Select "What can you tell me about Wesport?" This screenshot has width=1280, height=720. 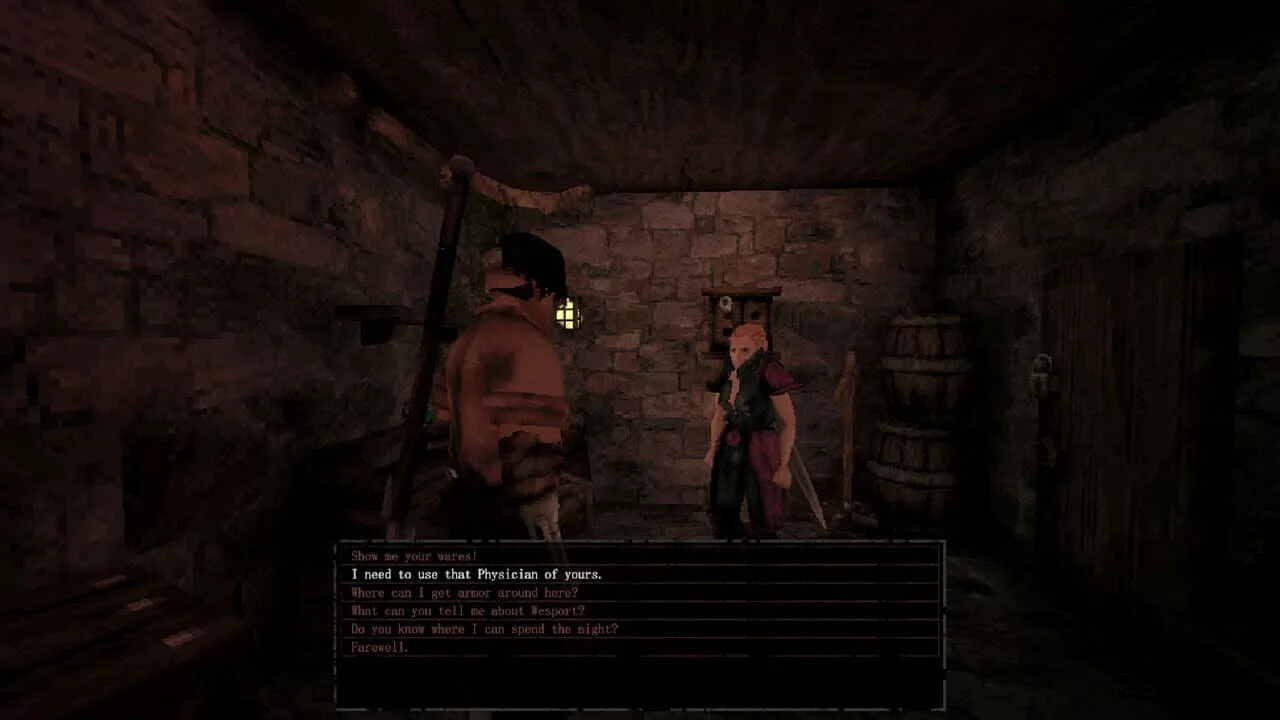pos(464,611)
